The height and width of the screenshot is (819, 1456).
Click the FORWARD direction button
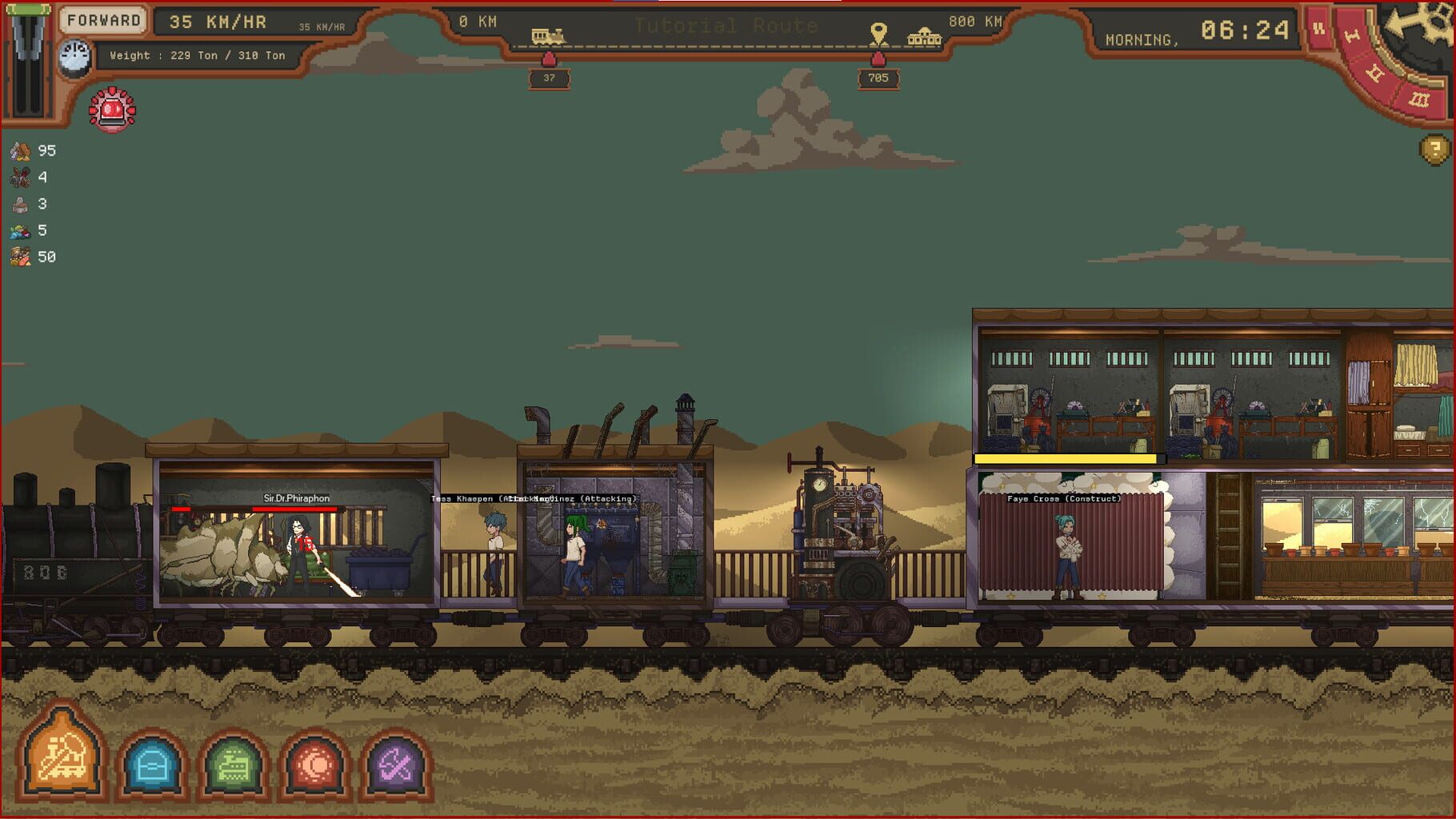(x=104, y=19)
